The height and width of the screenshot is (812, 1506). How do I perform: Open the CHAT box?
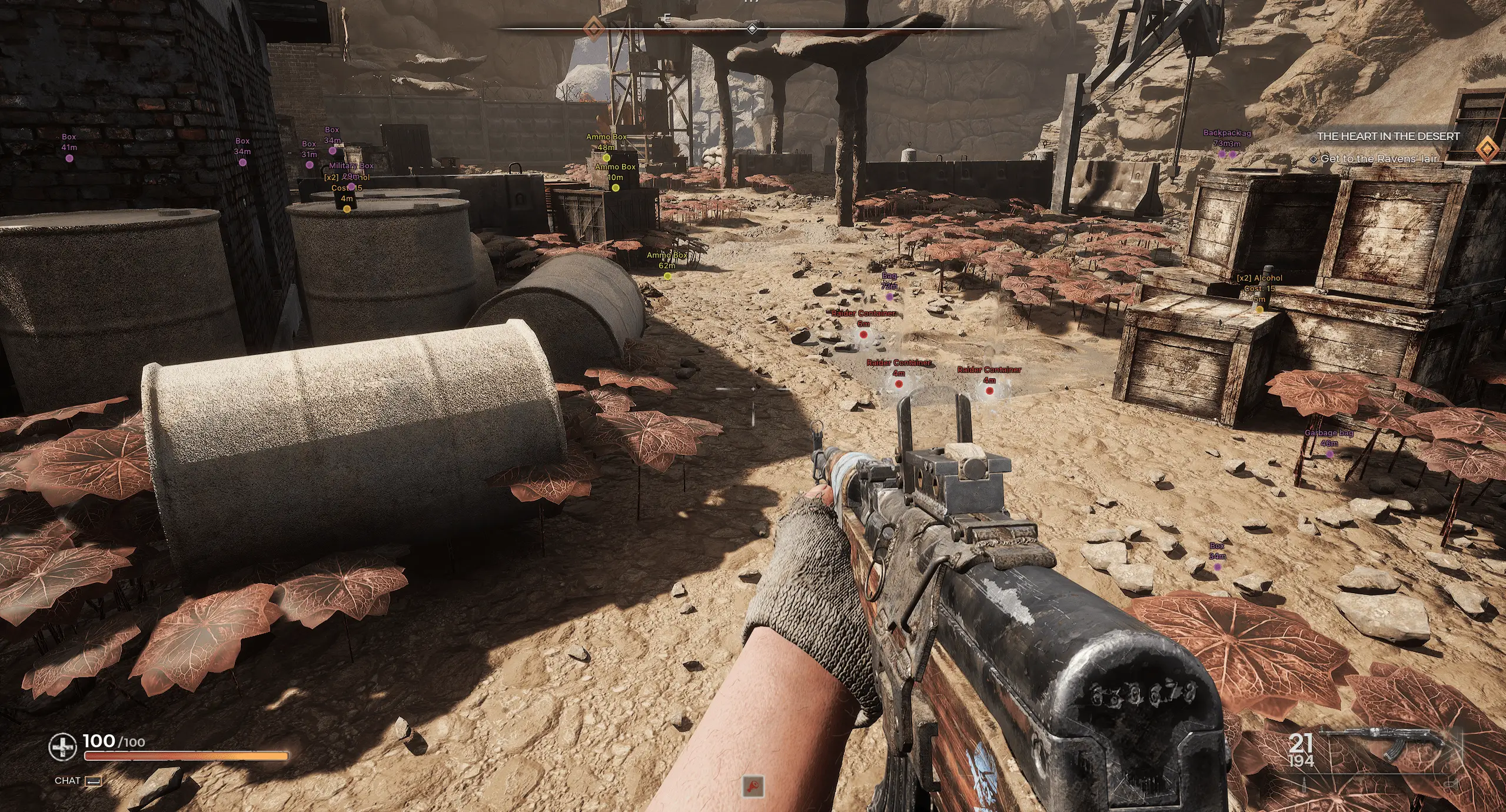pos(77,781)
